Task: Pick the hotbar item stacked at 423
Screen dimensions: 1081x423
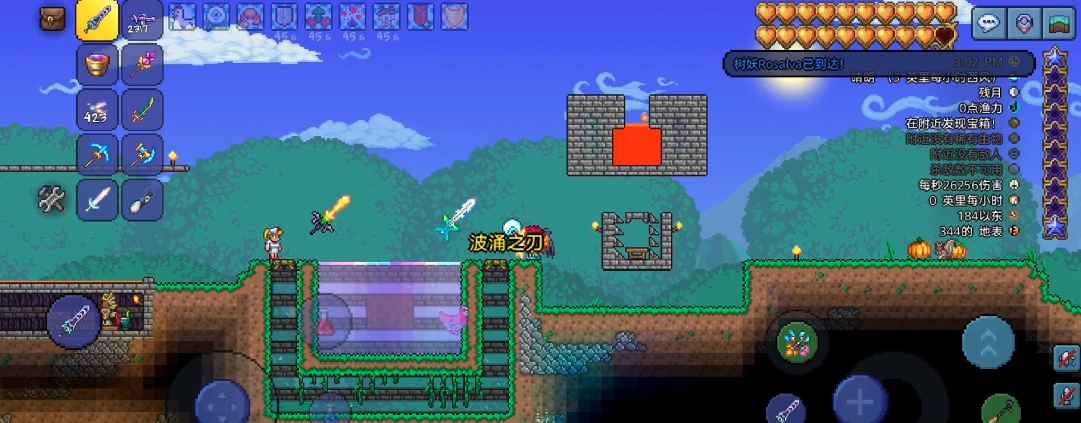Action: pos(97,110)
